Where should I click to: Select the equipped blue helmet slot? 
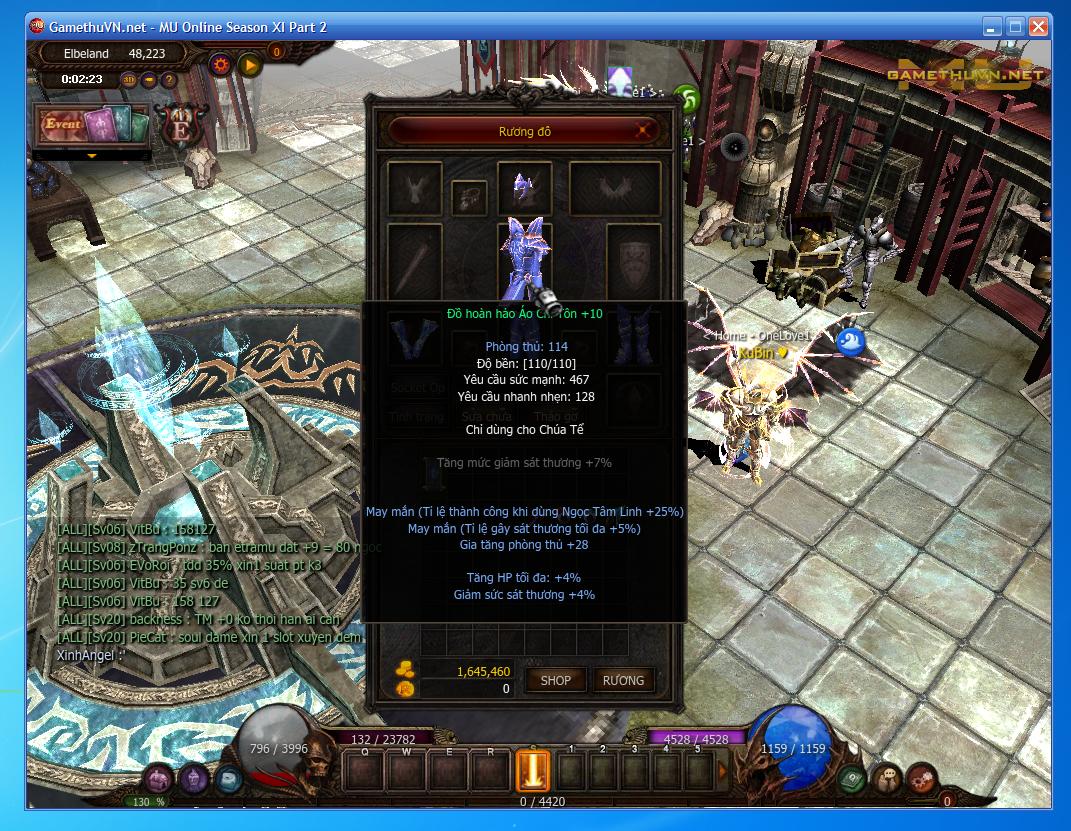pos(524,186)
